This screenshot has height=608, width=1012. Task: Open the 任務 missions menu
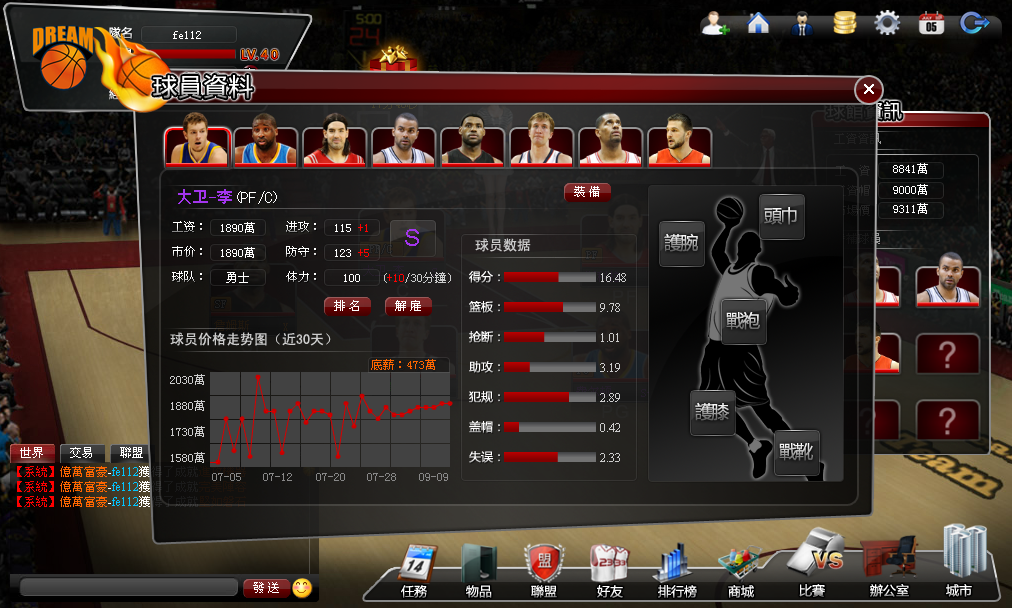tap(414, 571)
